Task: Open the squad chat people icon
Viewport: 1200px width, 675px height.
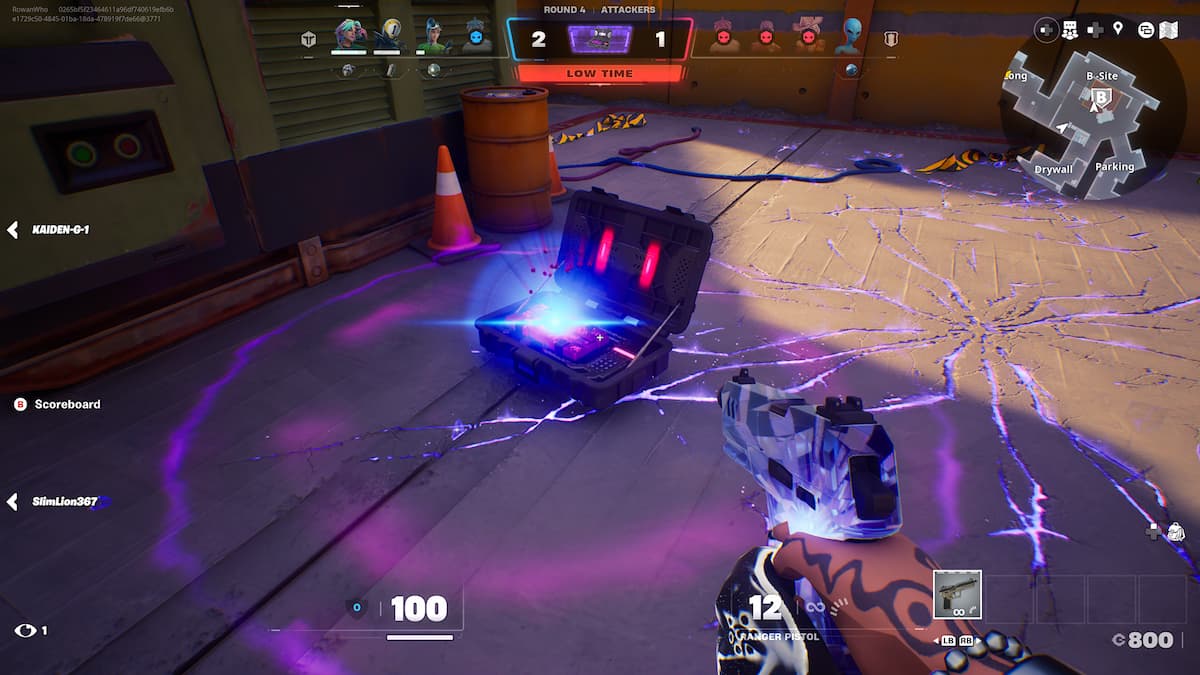Action: point(1069,29)
